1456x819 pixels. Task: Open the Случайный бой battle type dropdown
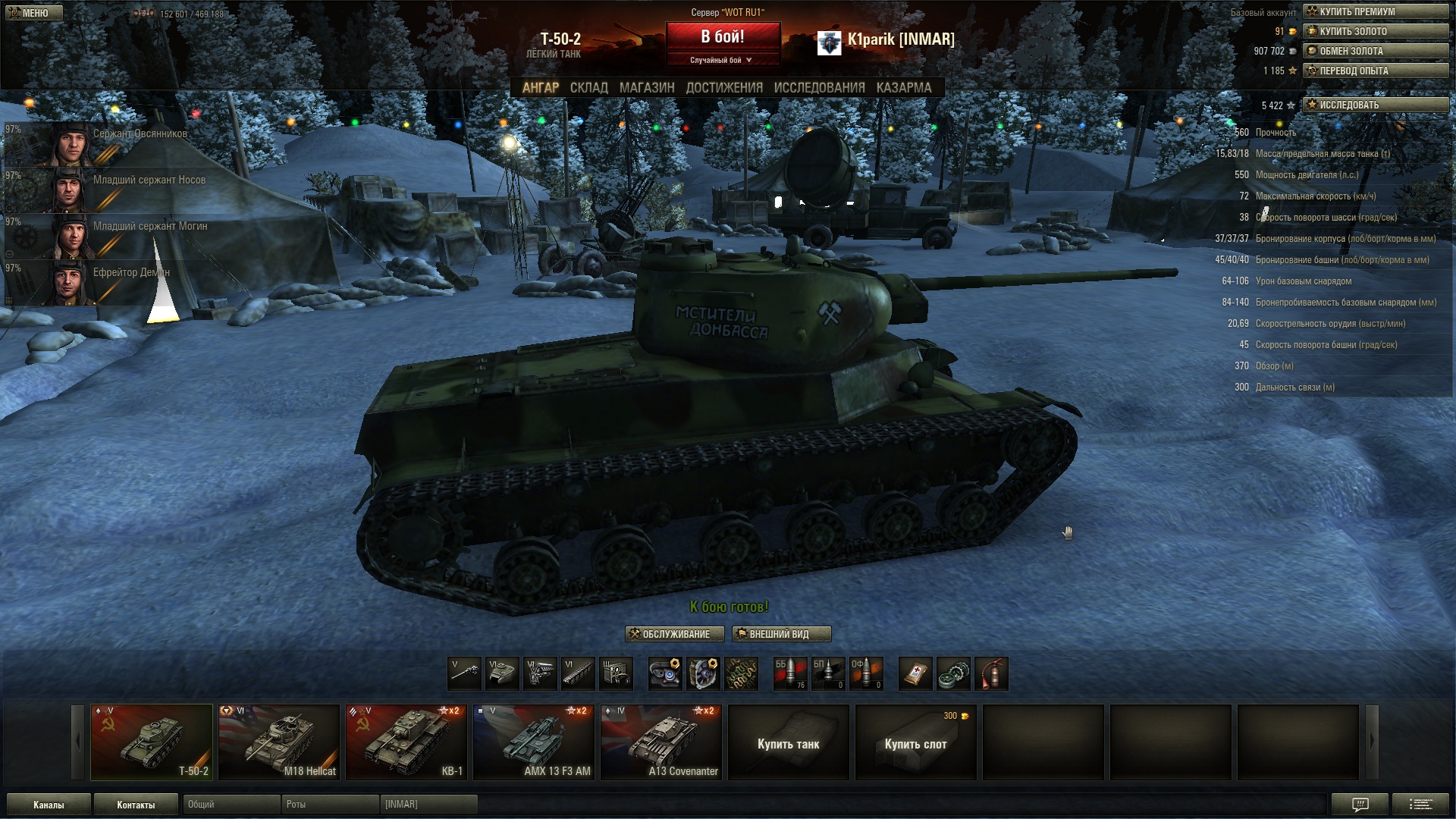[x=723, y=60]
